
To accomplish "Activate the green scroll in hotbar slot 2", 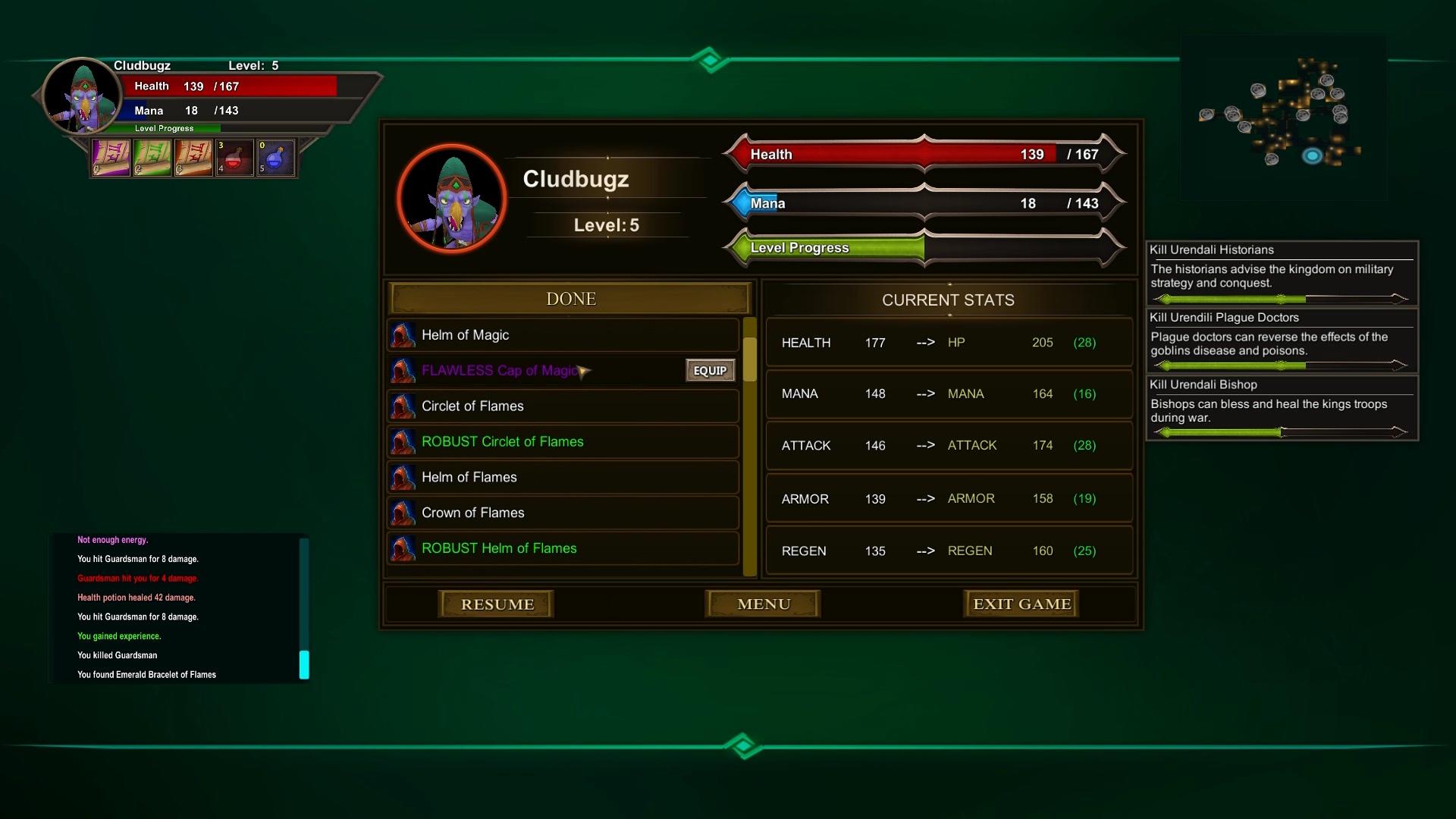I will [x=152, y=157].
